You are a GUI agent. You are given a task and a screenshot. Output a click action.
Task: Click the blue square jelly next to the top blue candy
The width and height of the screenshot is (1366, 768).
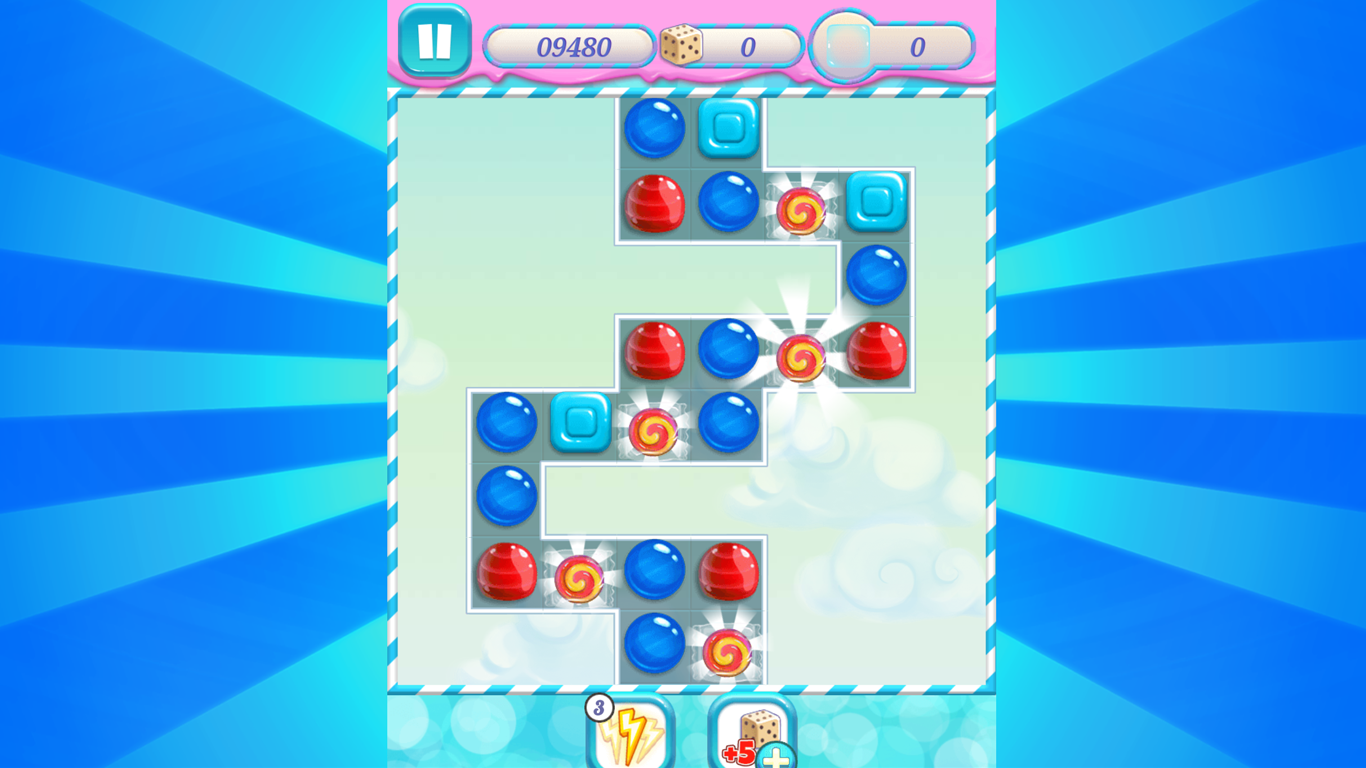(727, 130)
